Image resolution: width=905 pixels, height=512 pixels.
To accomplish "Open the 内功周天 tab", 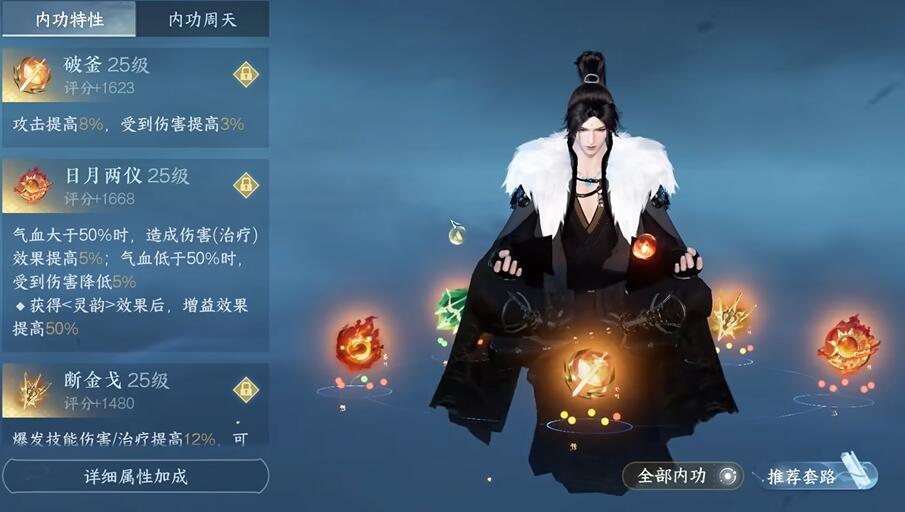I will pos(202,19).
